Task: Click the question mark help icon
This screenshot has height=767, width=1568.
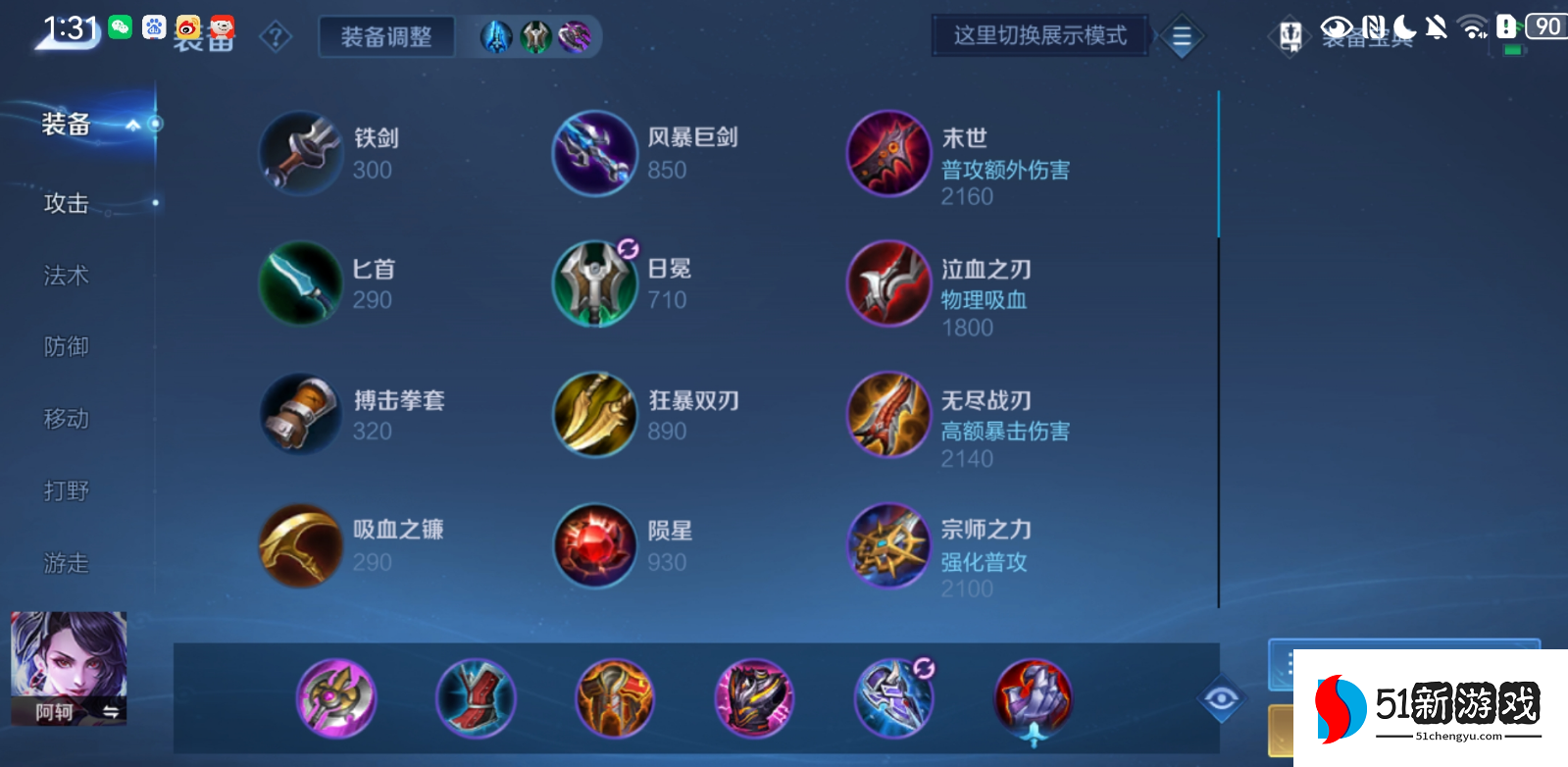Action: (x=276, y=36)
